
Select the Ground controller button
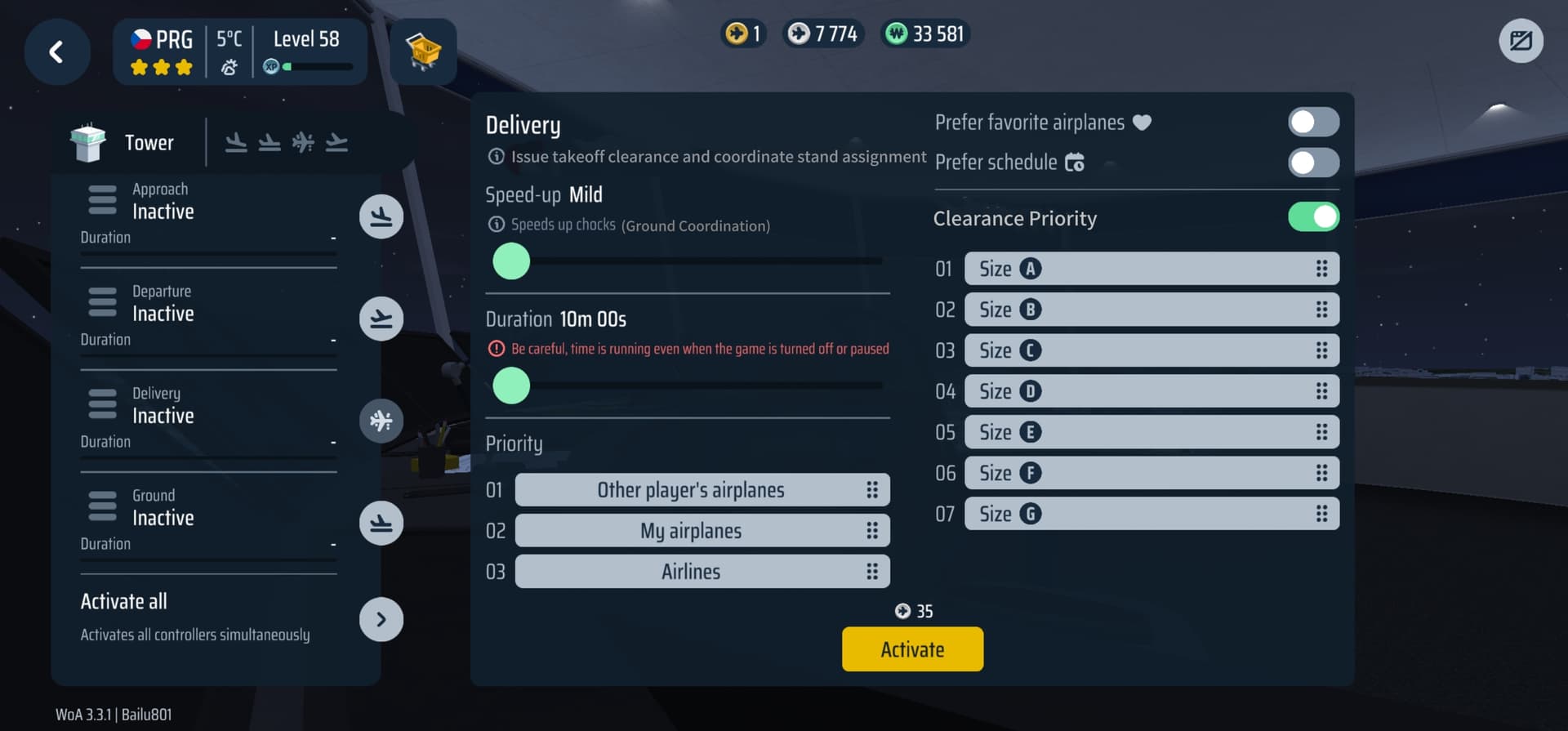[381, 523]
